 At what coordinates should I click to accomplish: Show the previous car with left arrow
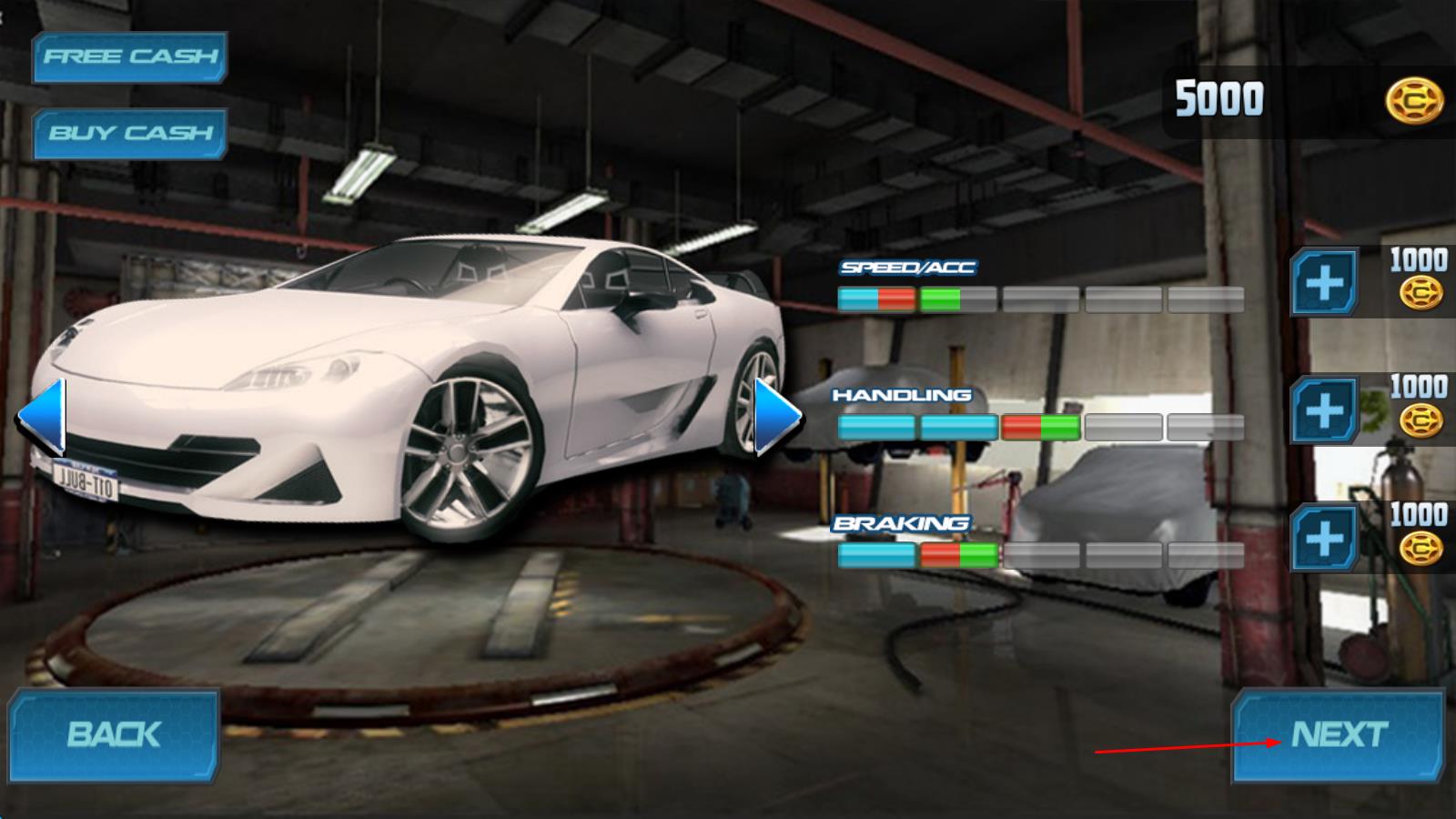[x=43, y=417]
